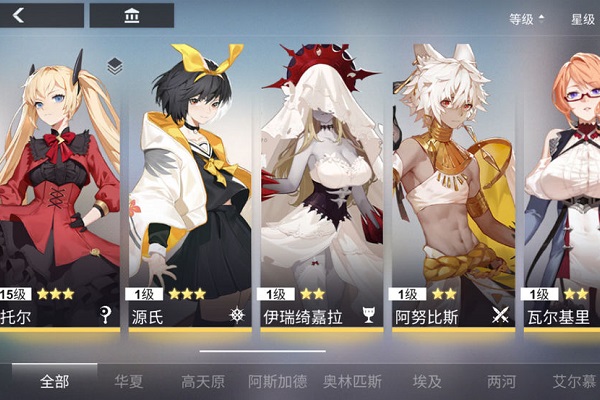Switch to the 全部 (All) tab
The width and height of the screenshot is (600, 400).
point(55,381)
